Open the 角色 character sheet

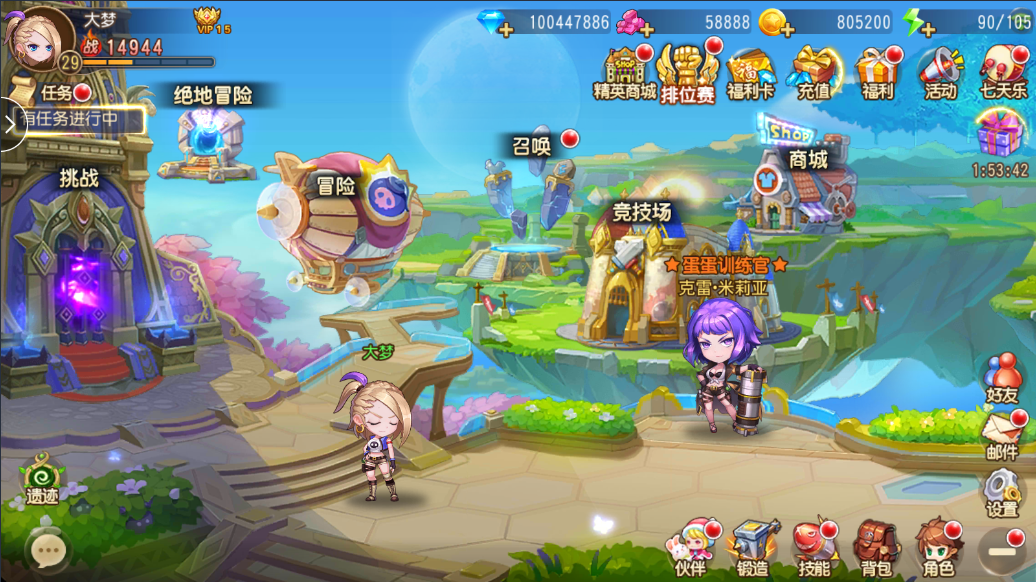point(938,548)
